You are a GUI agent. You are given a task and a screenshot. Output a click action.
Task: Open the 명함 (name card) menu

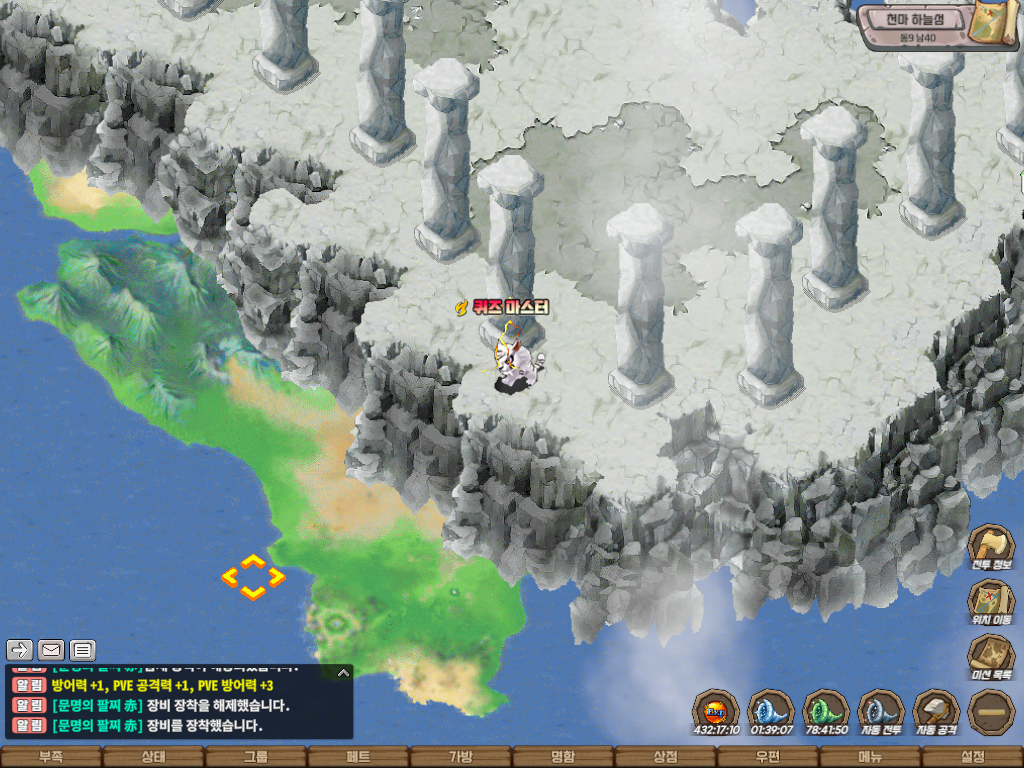tap(563, 757)
